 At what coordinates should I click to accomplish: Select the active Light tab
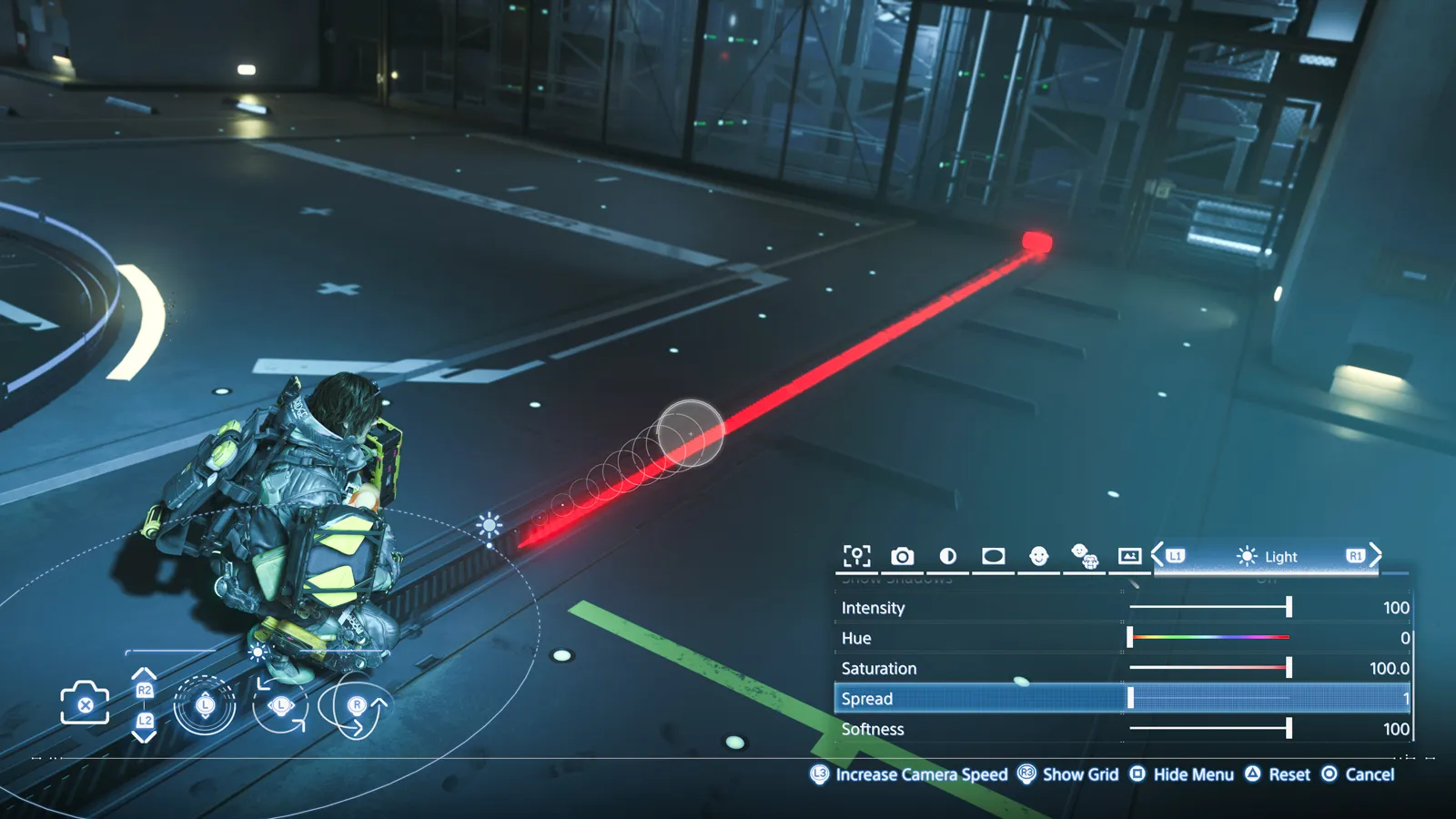[1267, 557]
